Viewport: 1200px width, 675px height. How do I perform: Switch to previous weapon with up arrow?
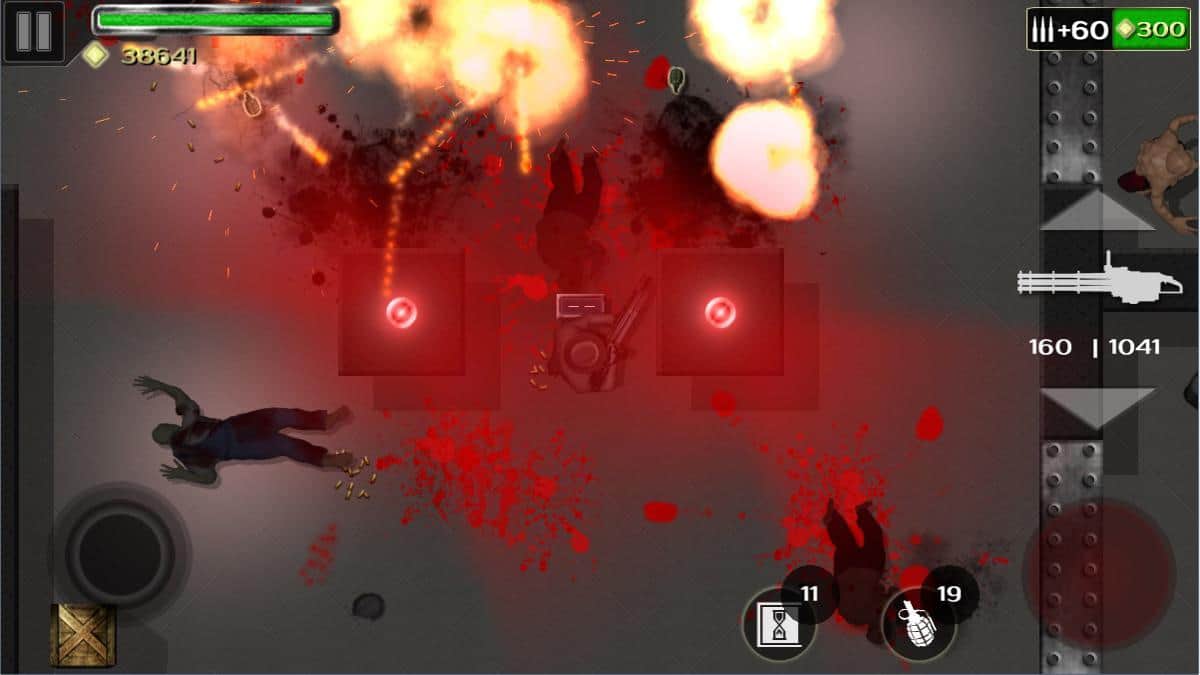1097,210
